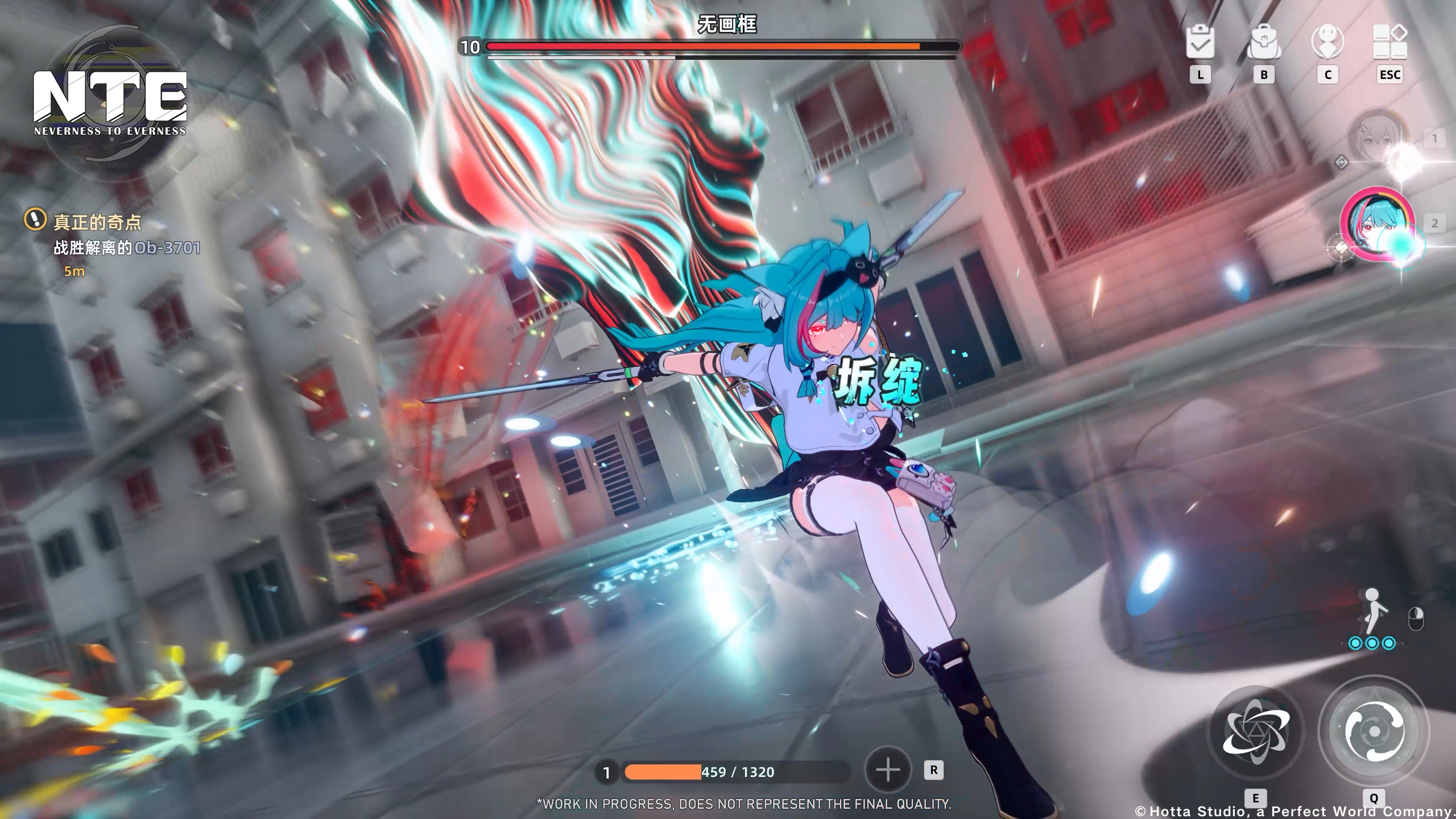Expand the 真正的奇点 quest tracker
This screenshot has height=819, width=1456.
(x=97, y=223)
